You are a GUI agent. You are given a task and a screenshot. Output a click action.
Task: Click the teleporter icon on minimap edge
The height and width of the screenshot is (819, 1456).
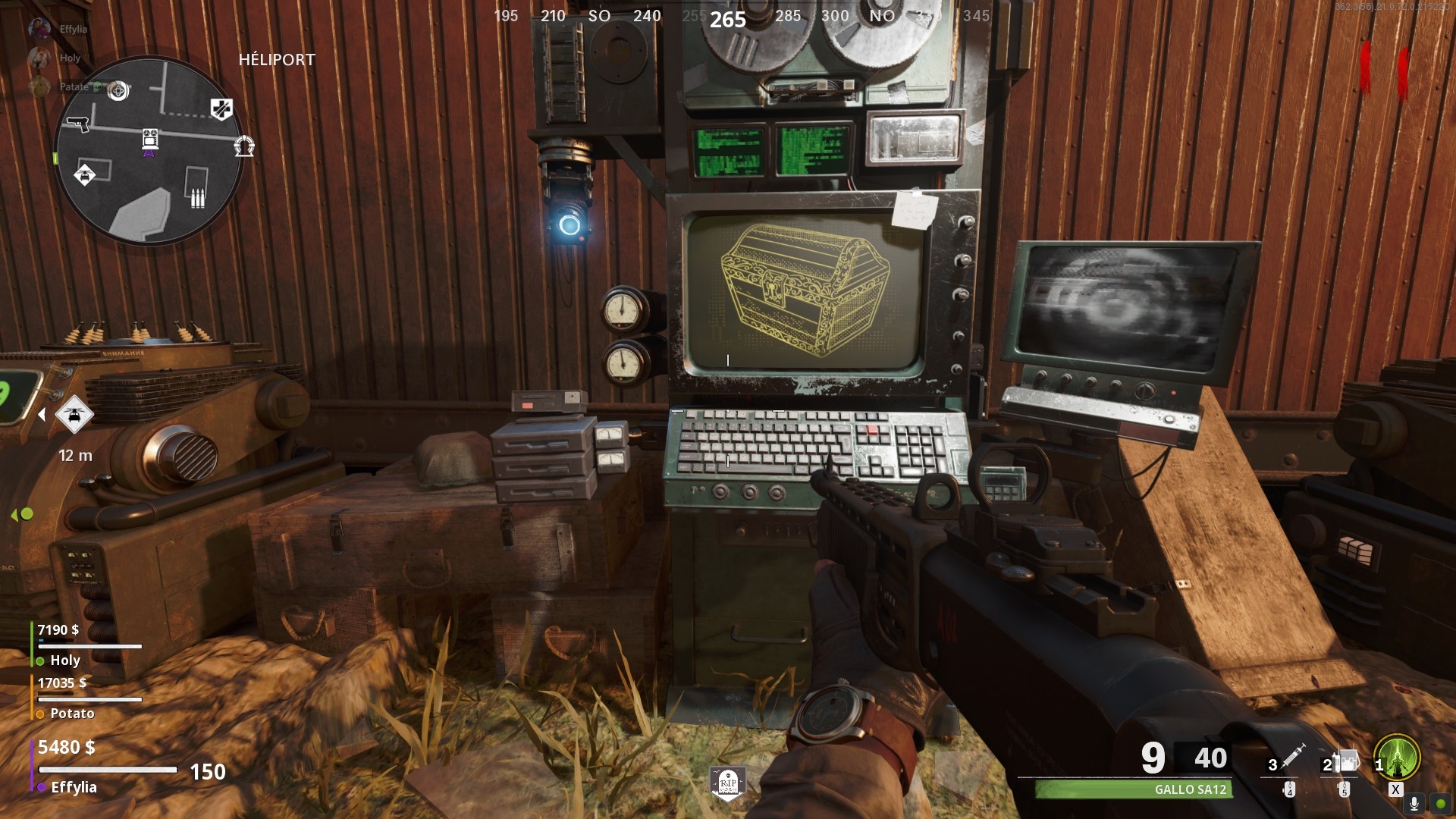(x=244, y=145)
